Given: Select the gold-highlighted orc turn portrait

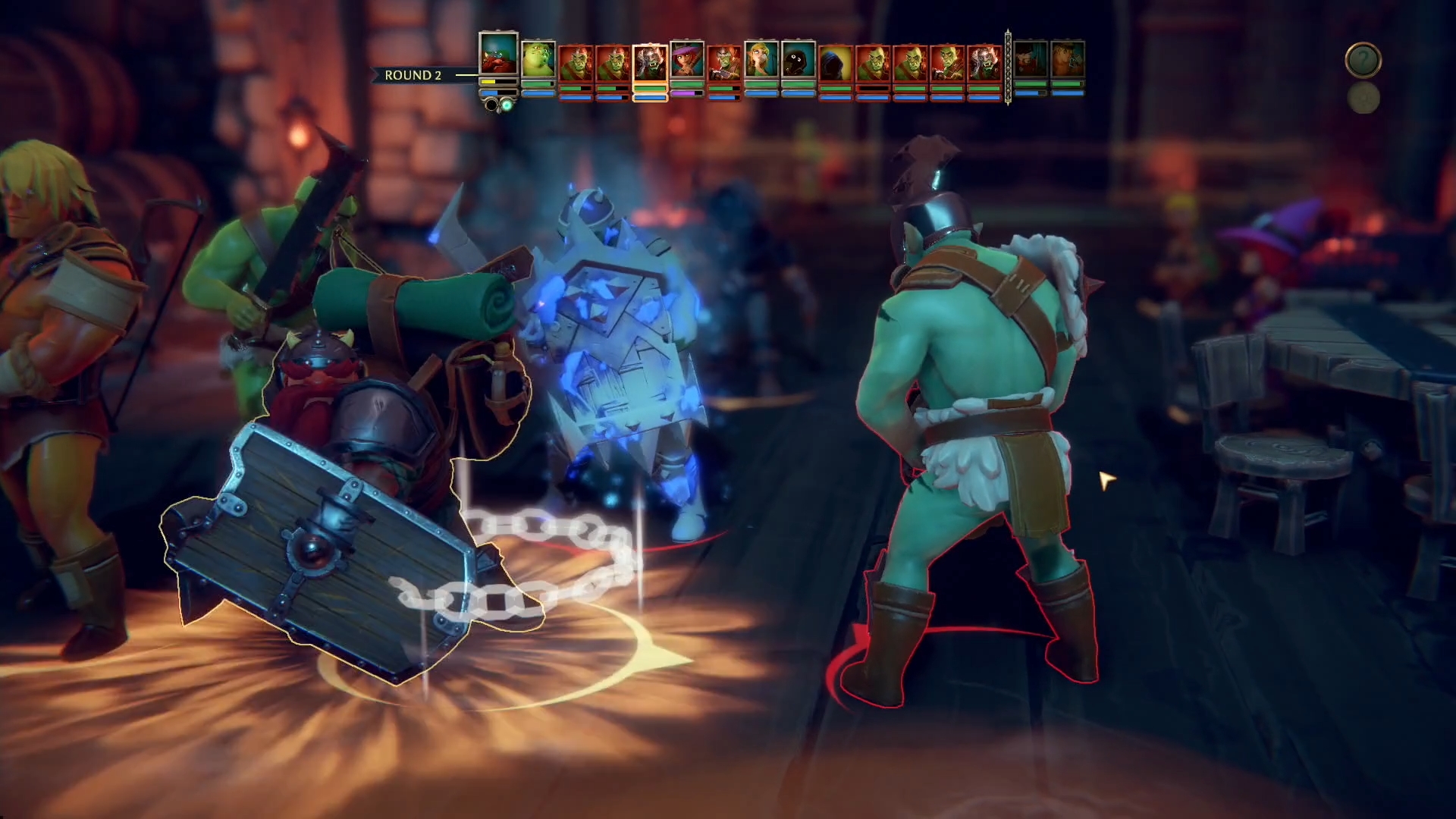Looking at the screenshot, I should point(650,62).
